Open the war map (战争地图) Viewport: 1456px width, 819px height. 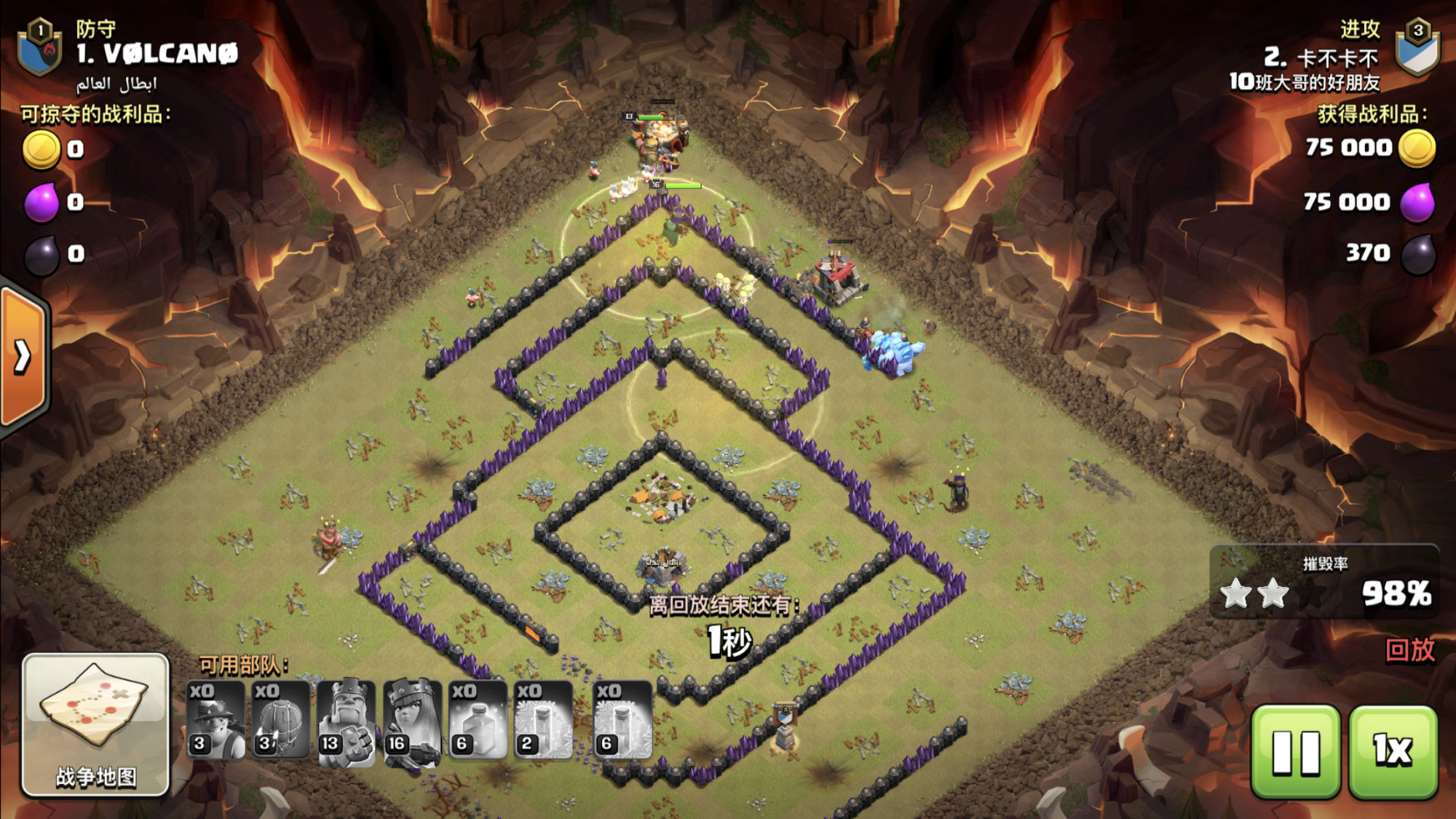pos(95,724)
